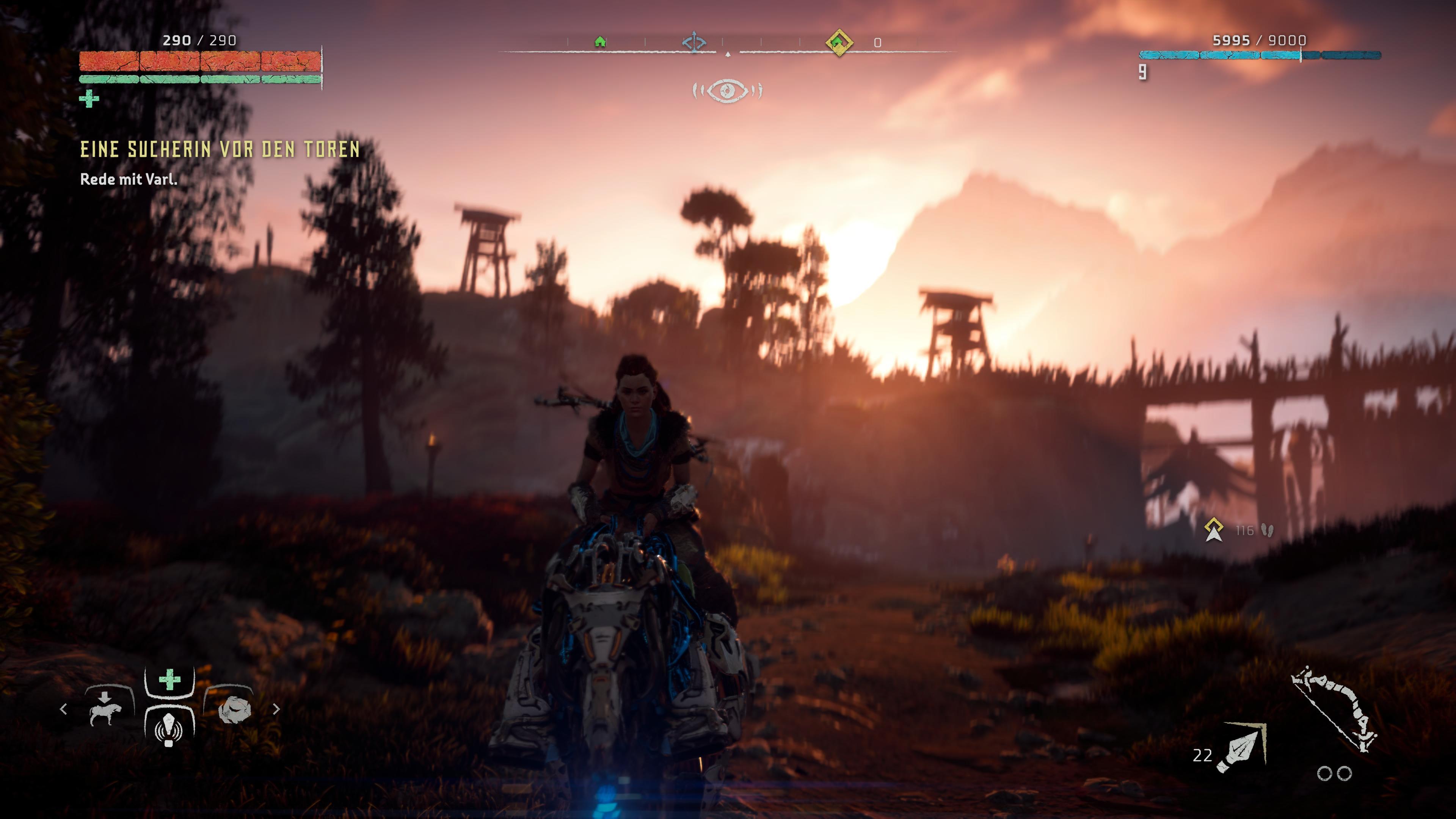Click the green settlement marker on compass
Image resolution: width=1456 pixels, height=819 pixels.
pos(600,42)
